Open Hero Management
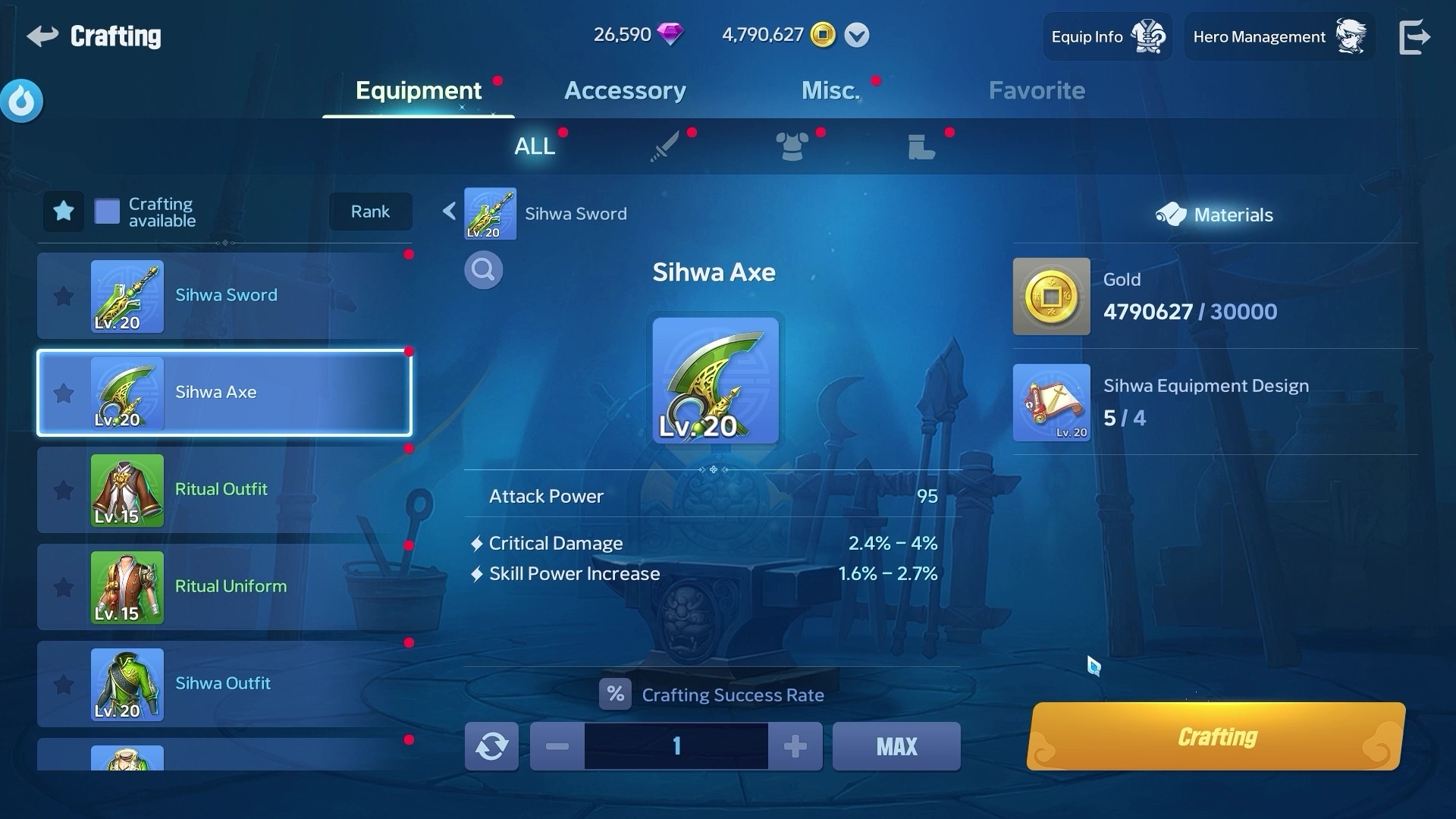Screen dimensions: 1456x819 (1279, 36)
